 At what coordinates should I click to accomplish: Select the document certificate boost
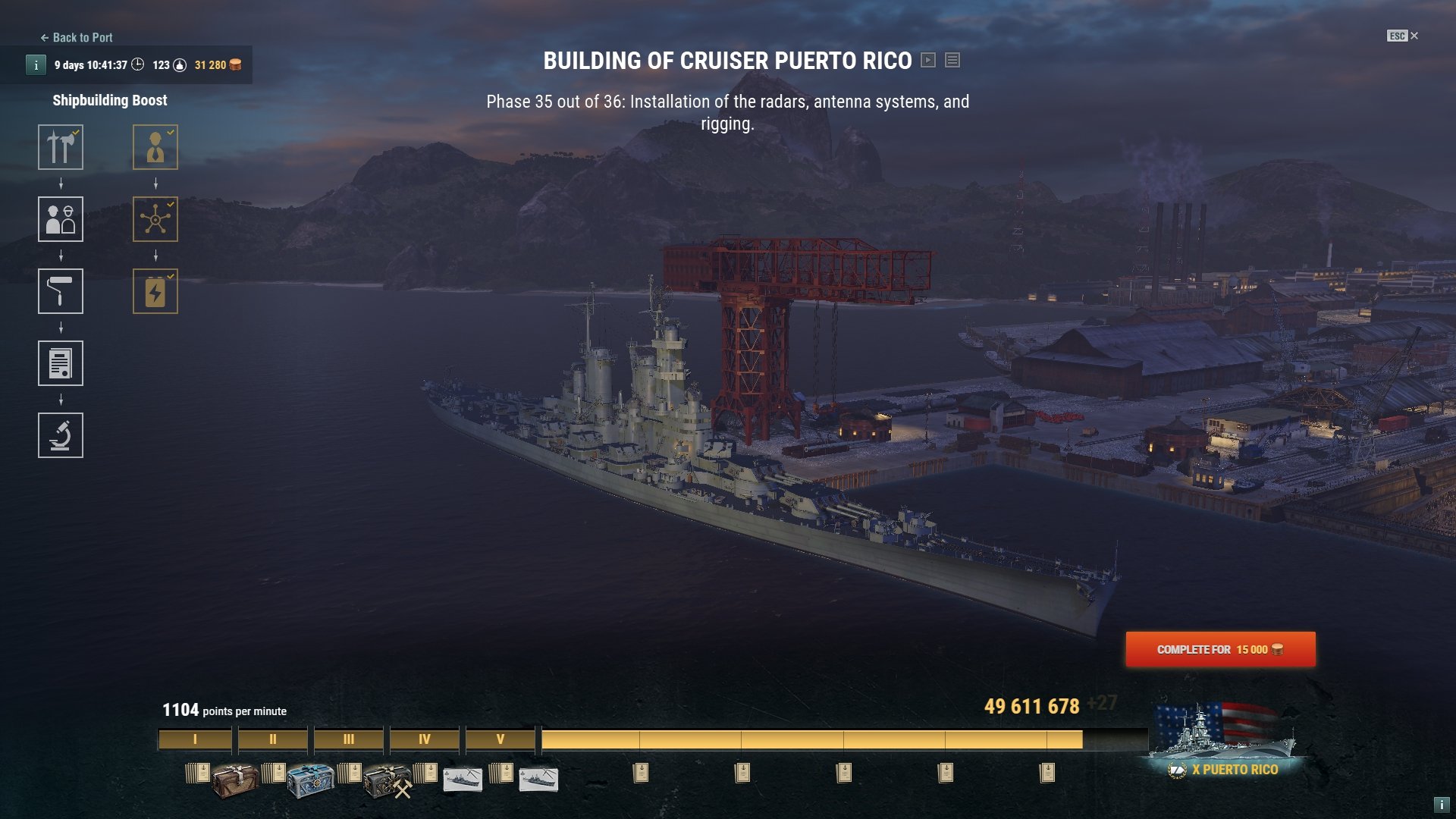(x=61, y=363)
